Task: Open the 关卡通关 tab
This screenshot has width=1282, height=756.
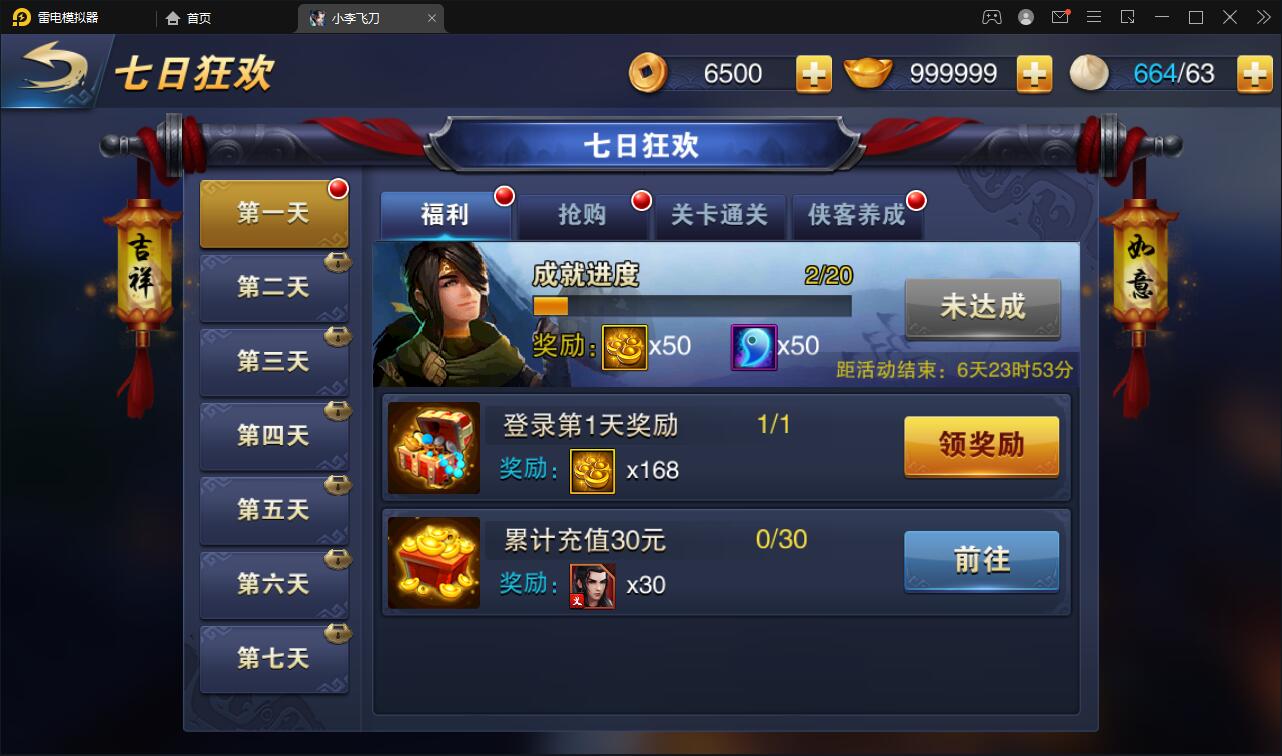Action: click(720, 215)
